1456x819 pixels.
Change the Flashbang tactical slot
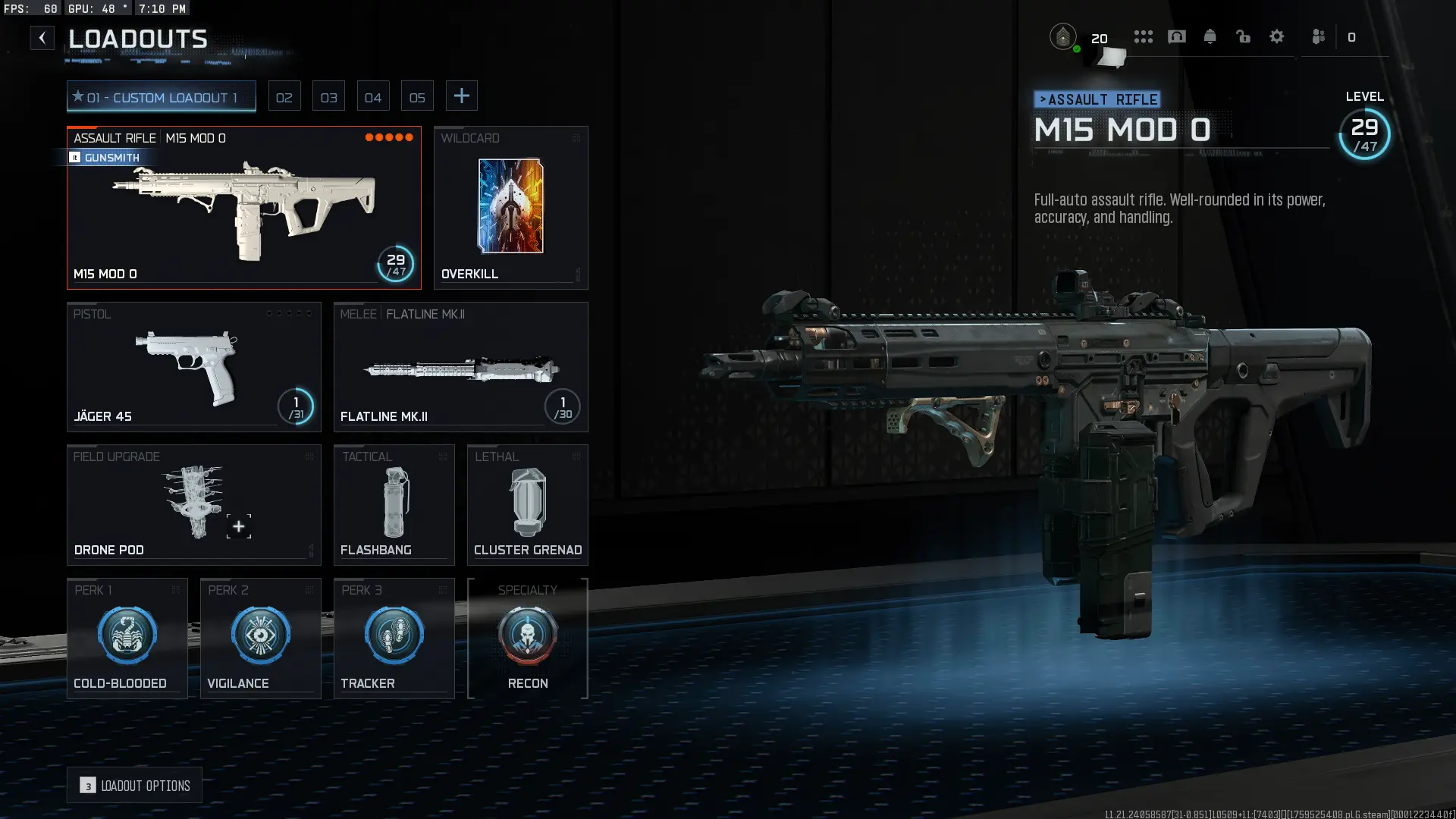point(394,505)
